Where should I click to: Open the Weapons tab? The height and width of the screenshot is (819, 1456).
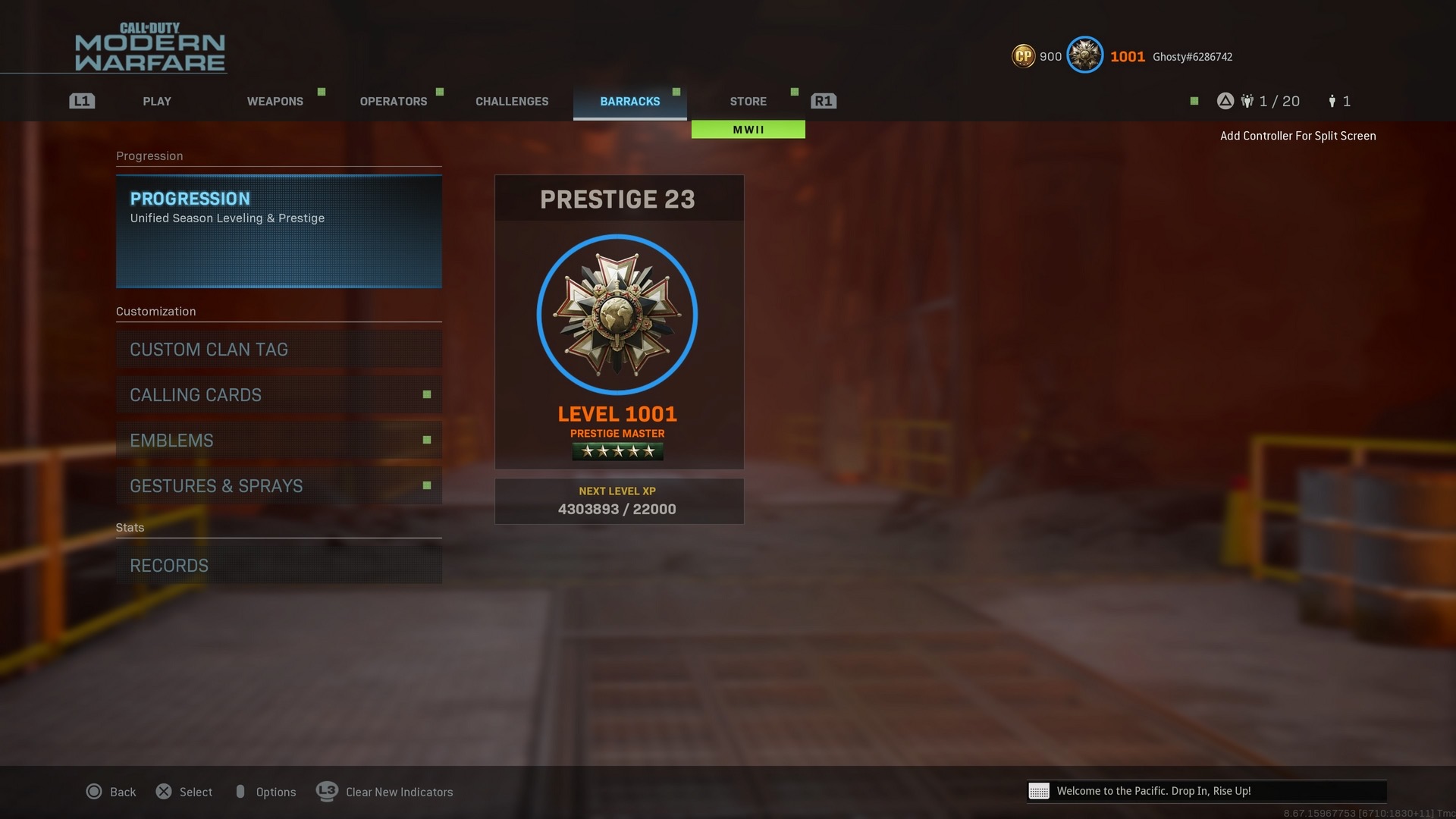pyautogui.click(x=275, y=102)
